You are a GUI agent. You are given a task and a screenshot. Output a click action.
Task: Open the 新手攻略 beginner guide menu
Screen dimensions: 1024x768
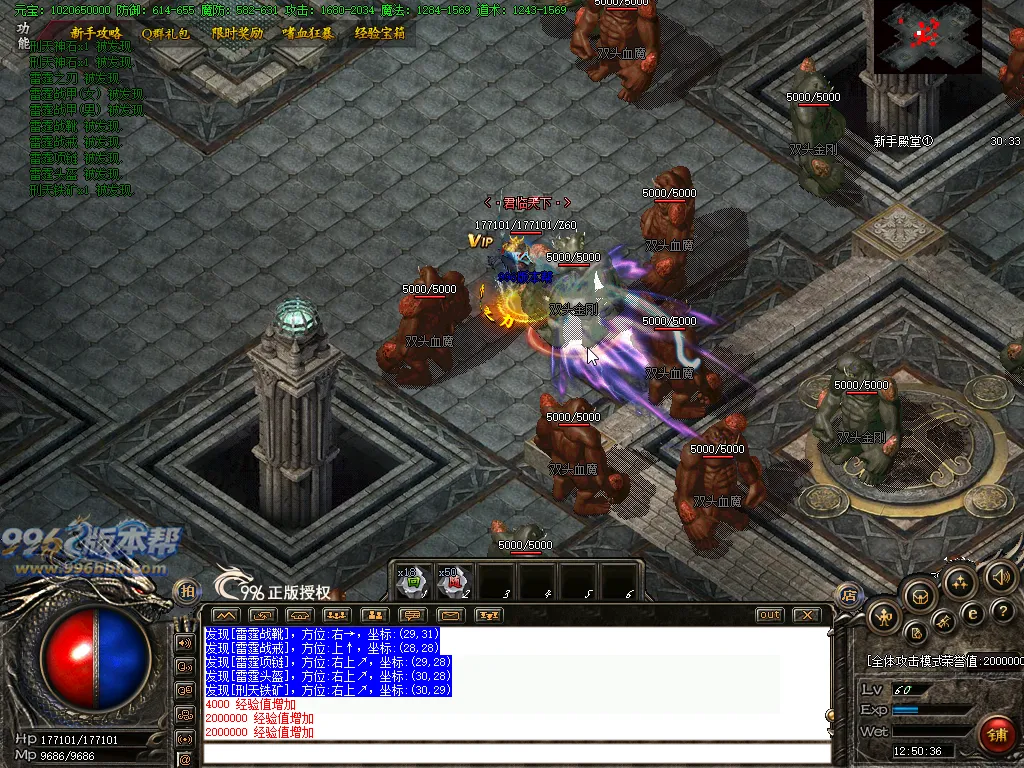click(96, 33)
